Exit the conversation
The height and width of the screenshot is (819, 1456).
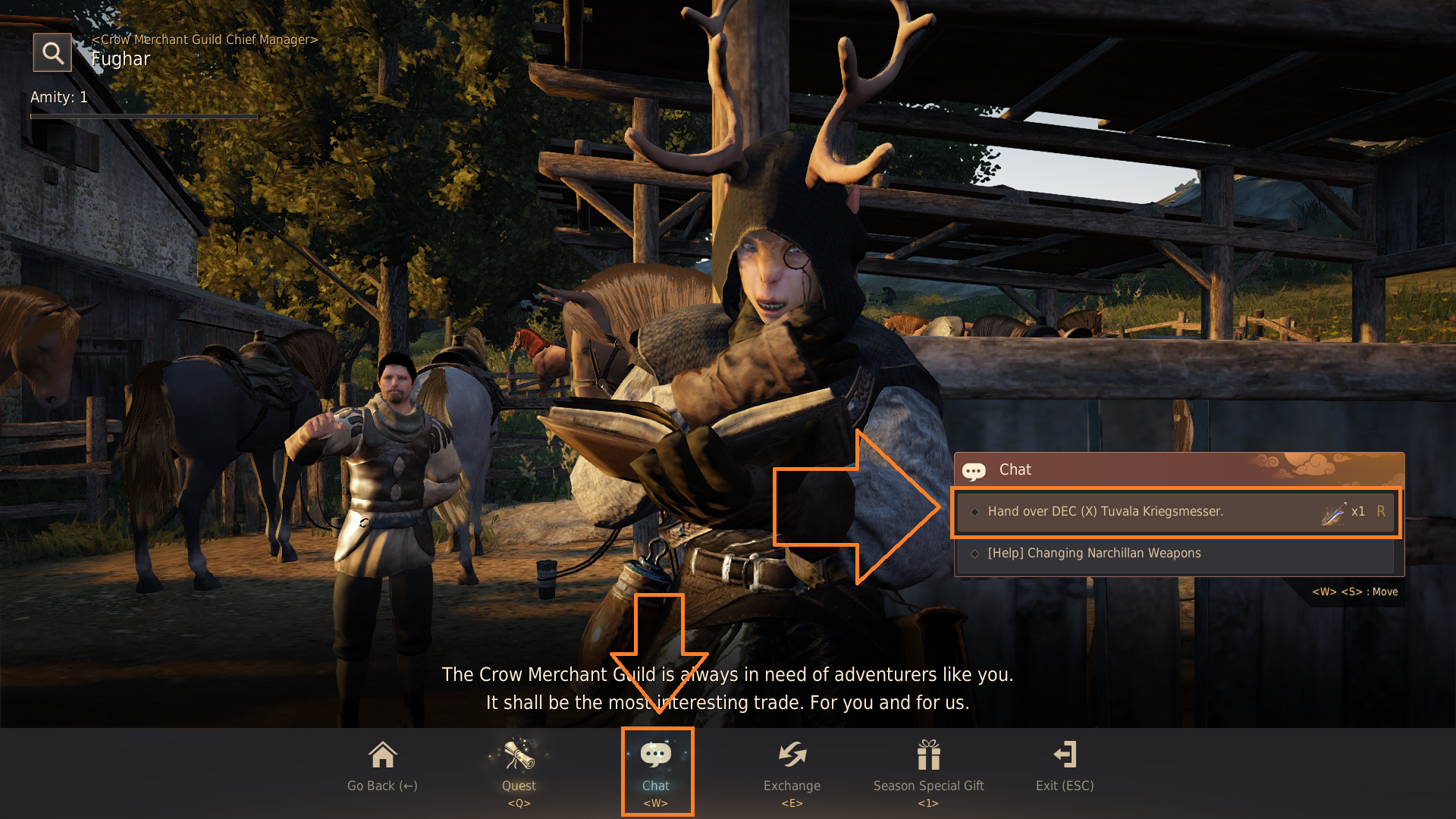1065,767
